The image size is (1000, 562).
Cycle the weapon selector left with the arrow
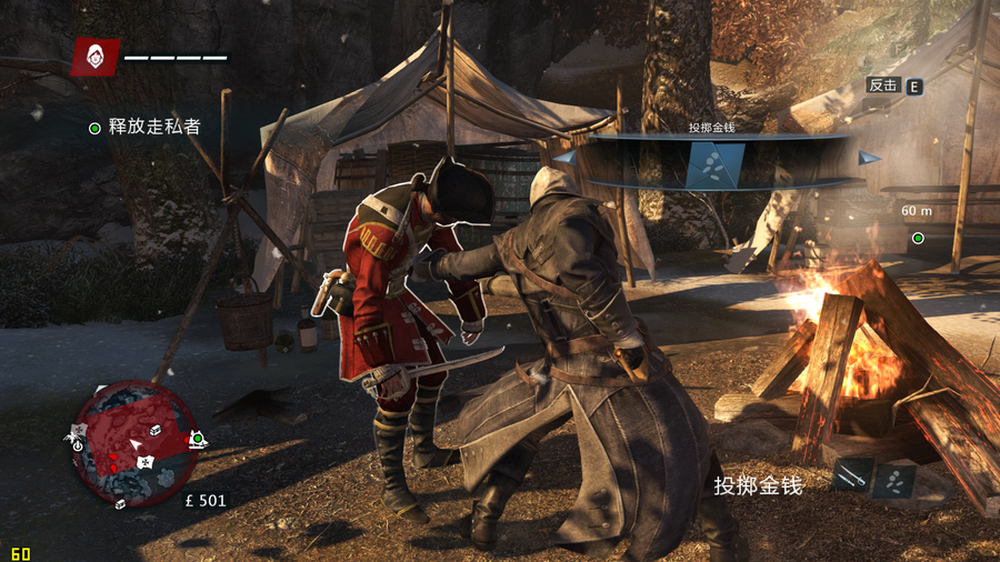click(565, 157)
